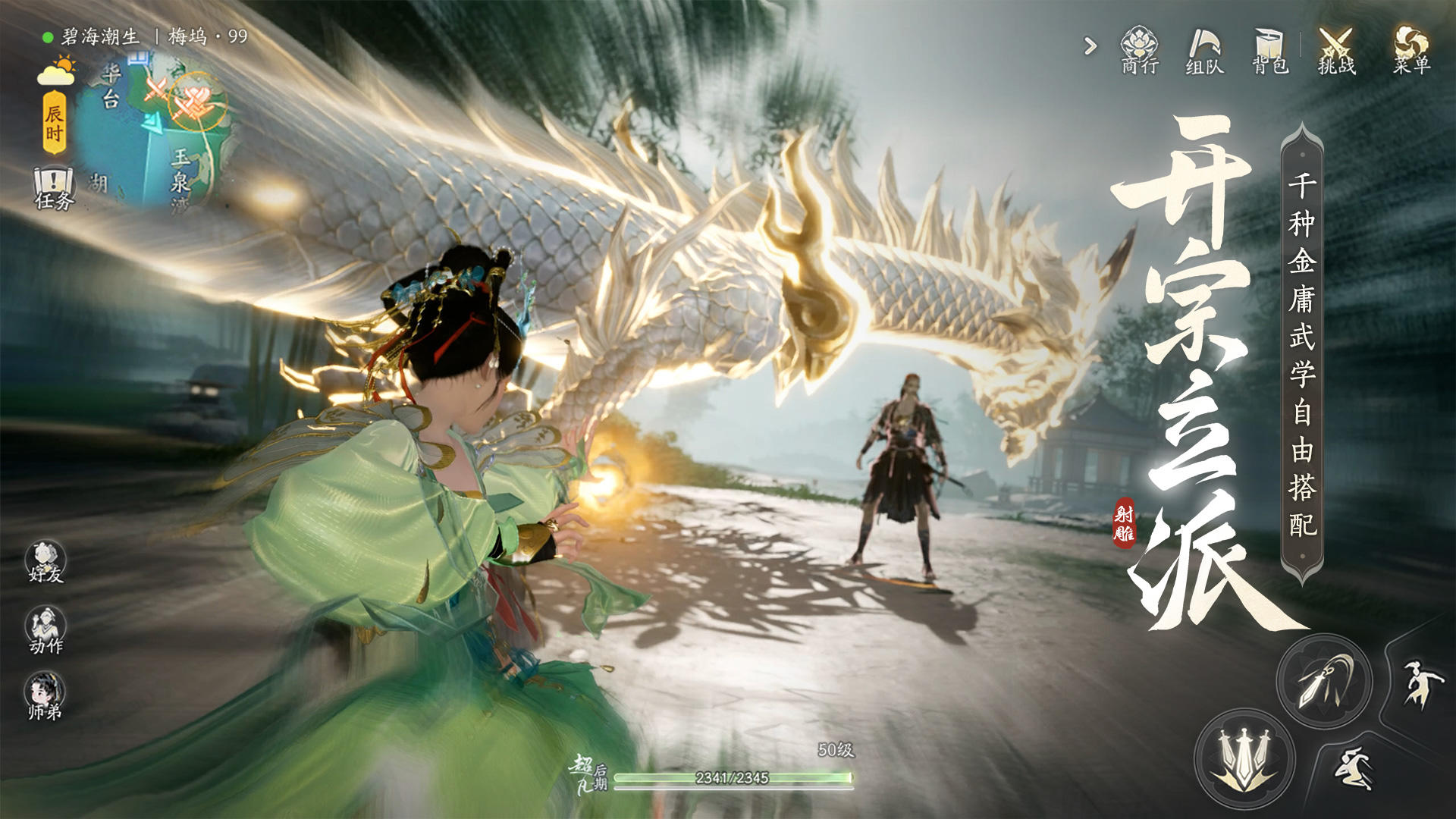
Task: Trigger the jump action icon
Action: pos(1414,683)
